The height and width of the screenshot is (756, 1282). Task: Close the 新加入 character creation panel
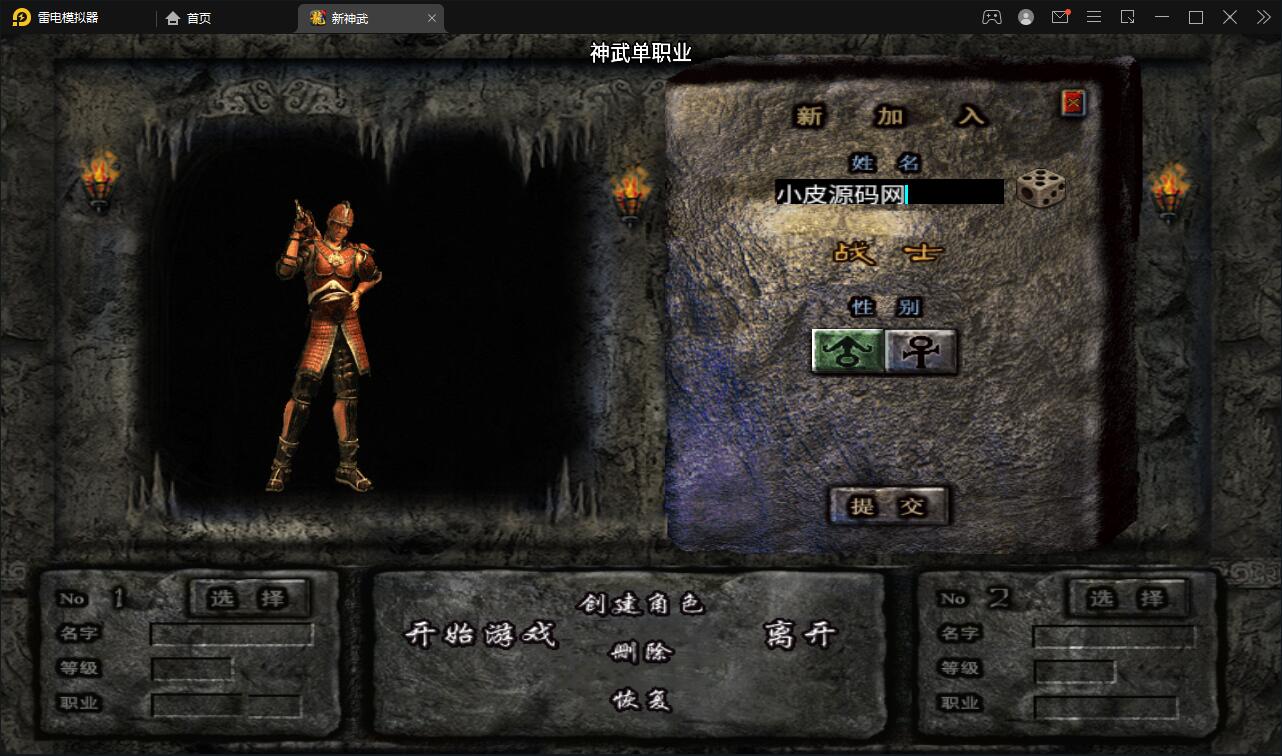click(1073, 102)
